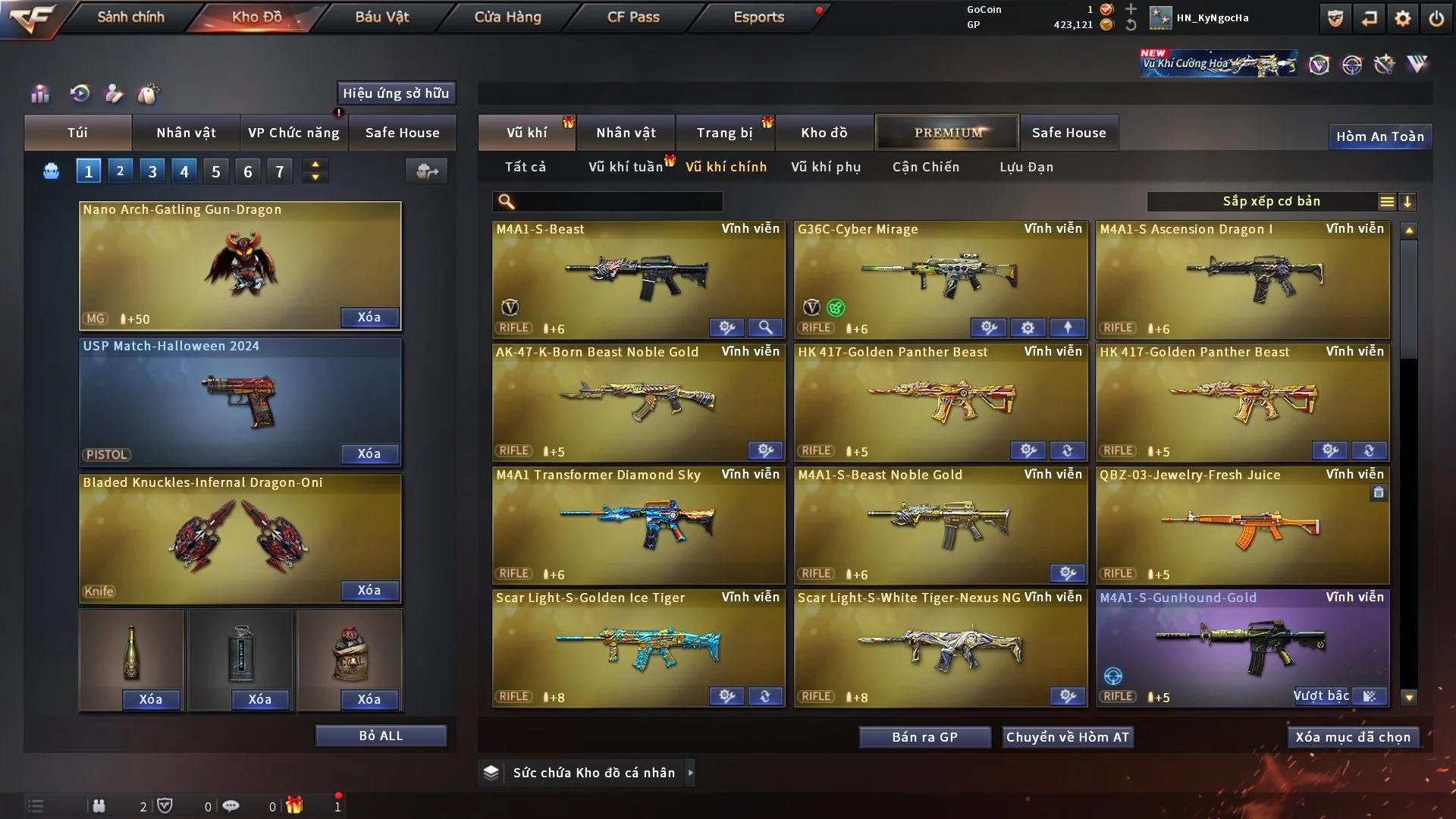
Task: Click the Bỏ ALL button
Action: (x=381, y=736)
